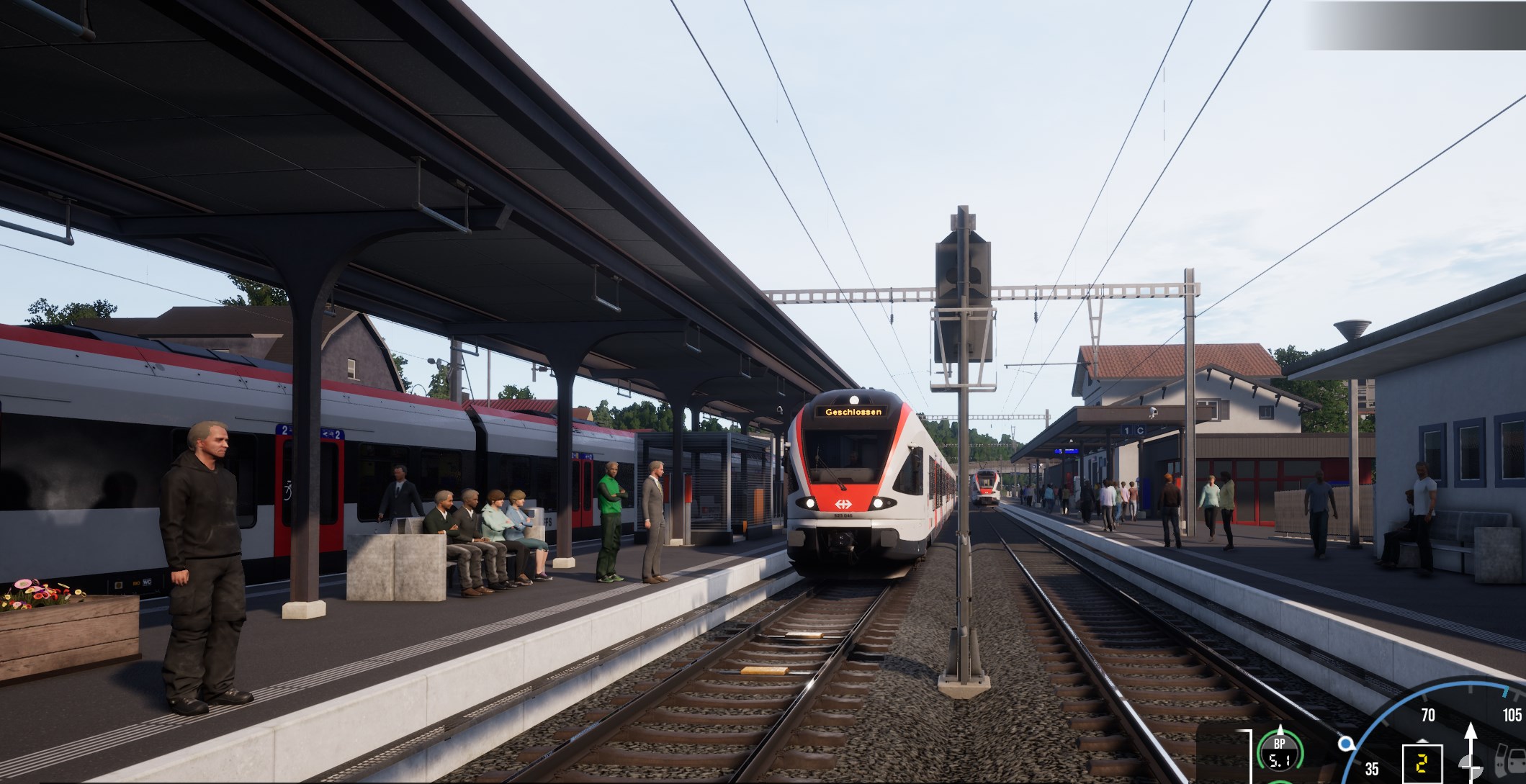Click the blue marker on the speedometer arc
This screenshot has height=784, width=1526.
tap(1345, 744)
